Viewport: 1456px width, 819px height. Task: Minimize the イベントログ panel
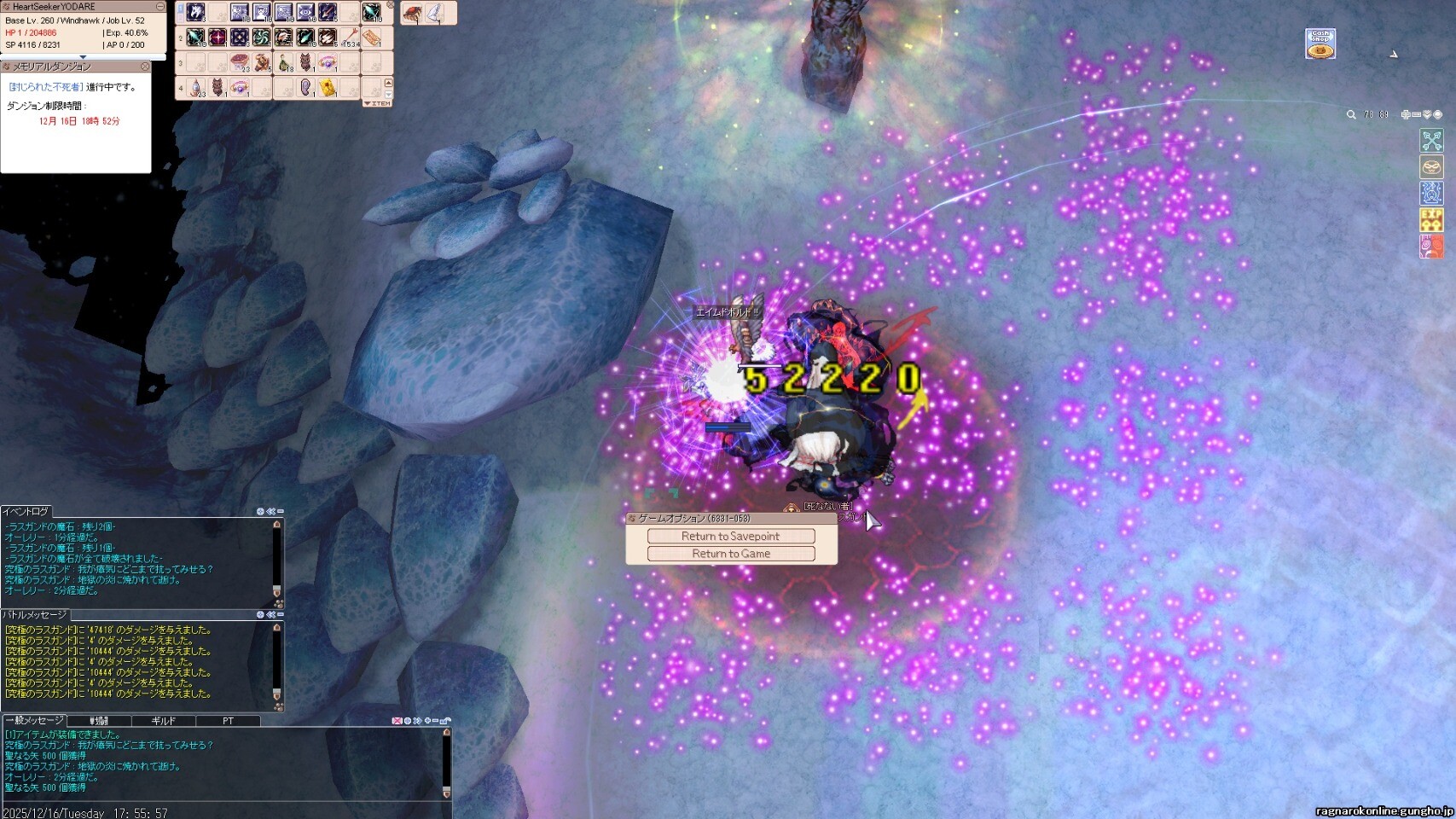[280, 512]
